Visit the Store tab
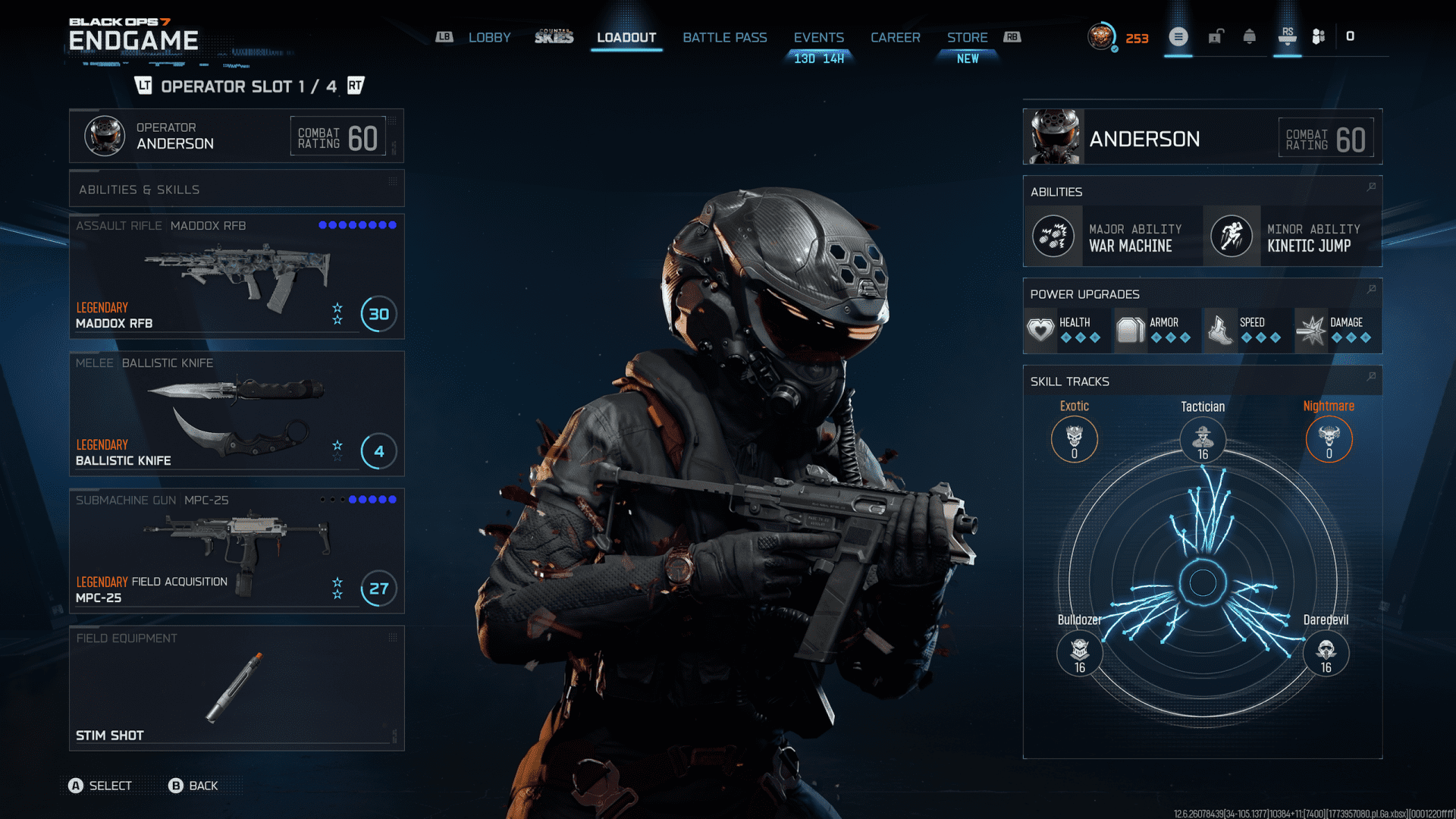The height and width of the screenshot is (819, 1456). click(967, 37)
